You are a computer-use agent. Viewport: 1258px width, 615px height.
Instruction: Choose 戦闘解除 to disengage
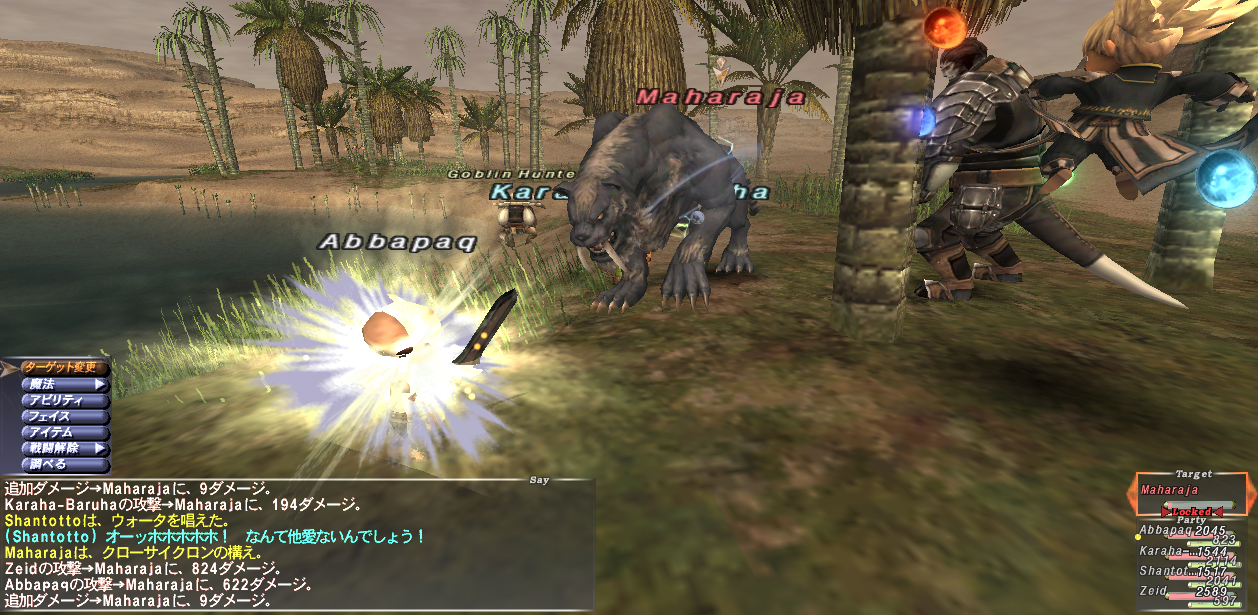click(62, 448)
